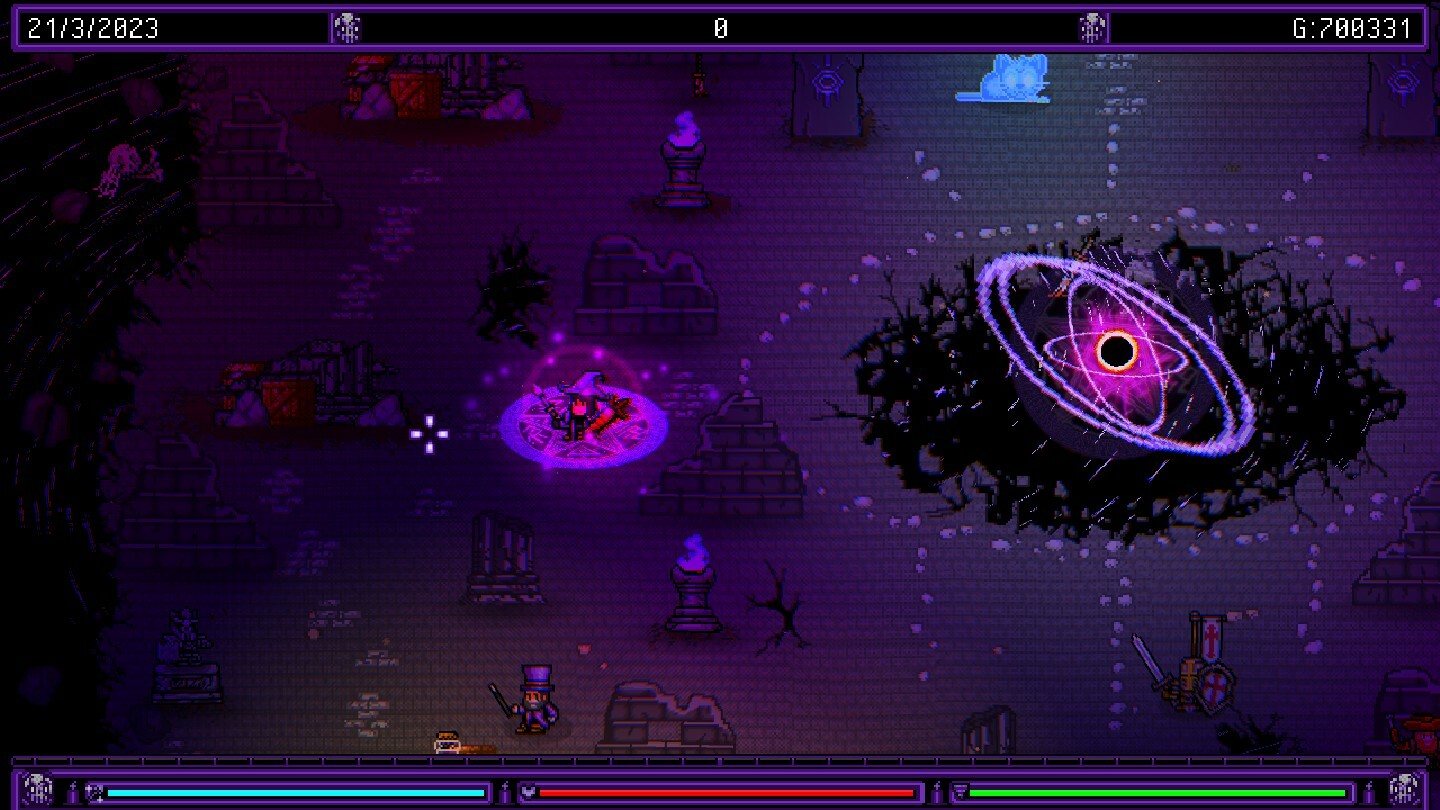Click the skull emblem at the bottom-right corner
Image resolution: width=1440 pixels, height=810 pixels.
[1403, 790]
